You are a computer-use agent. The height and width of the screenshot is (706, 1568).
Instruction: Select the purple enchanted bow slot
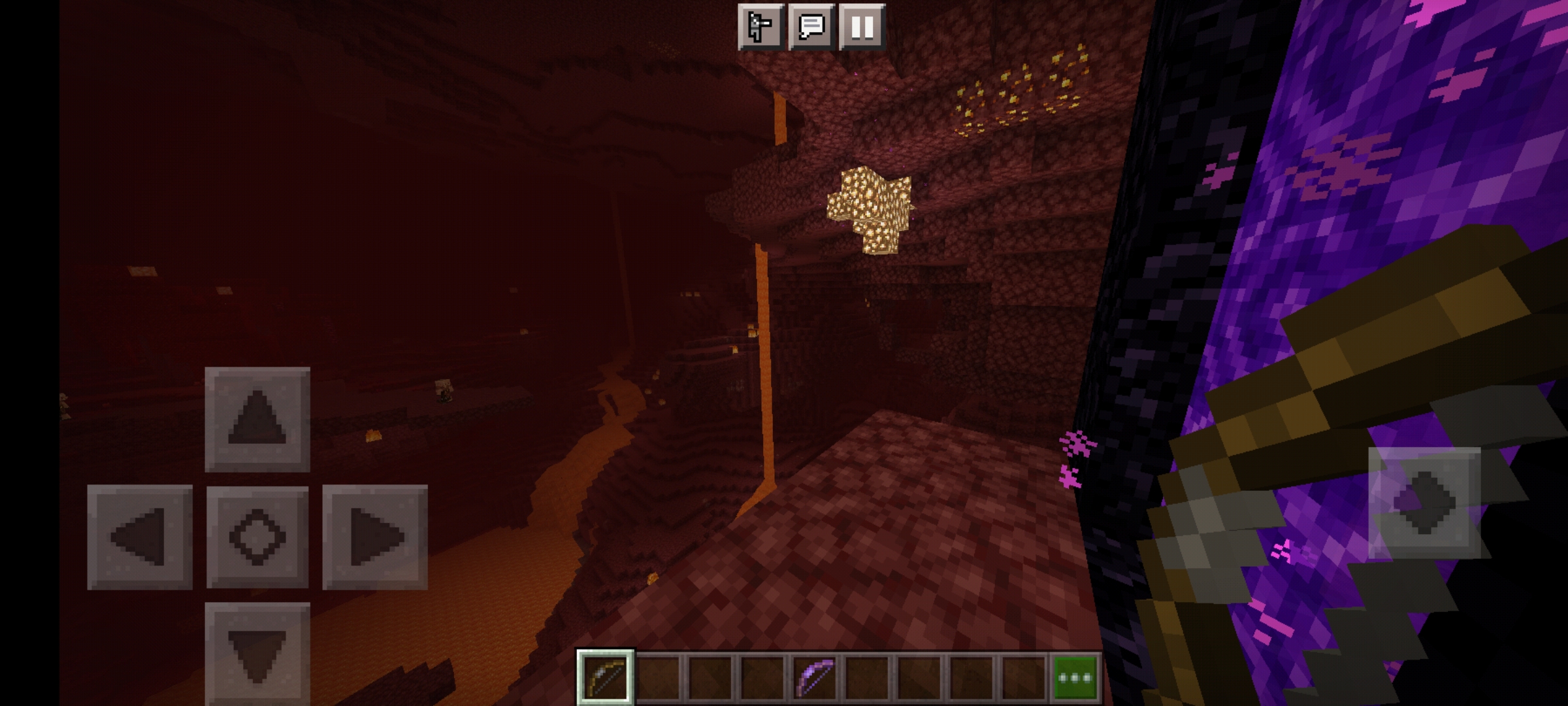click(815, 677)
